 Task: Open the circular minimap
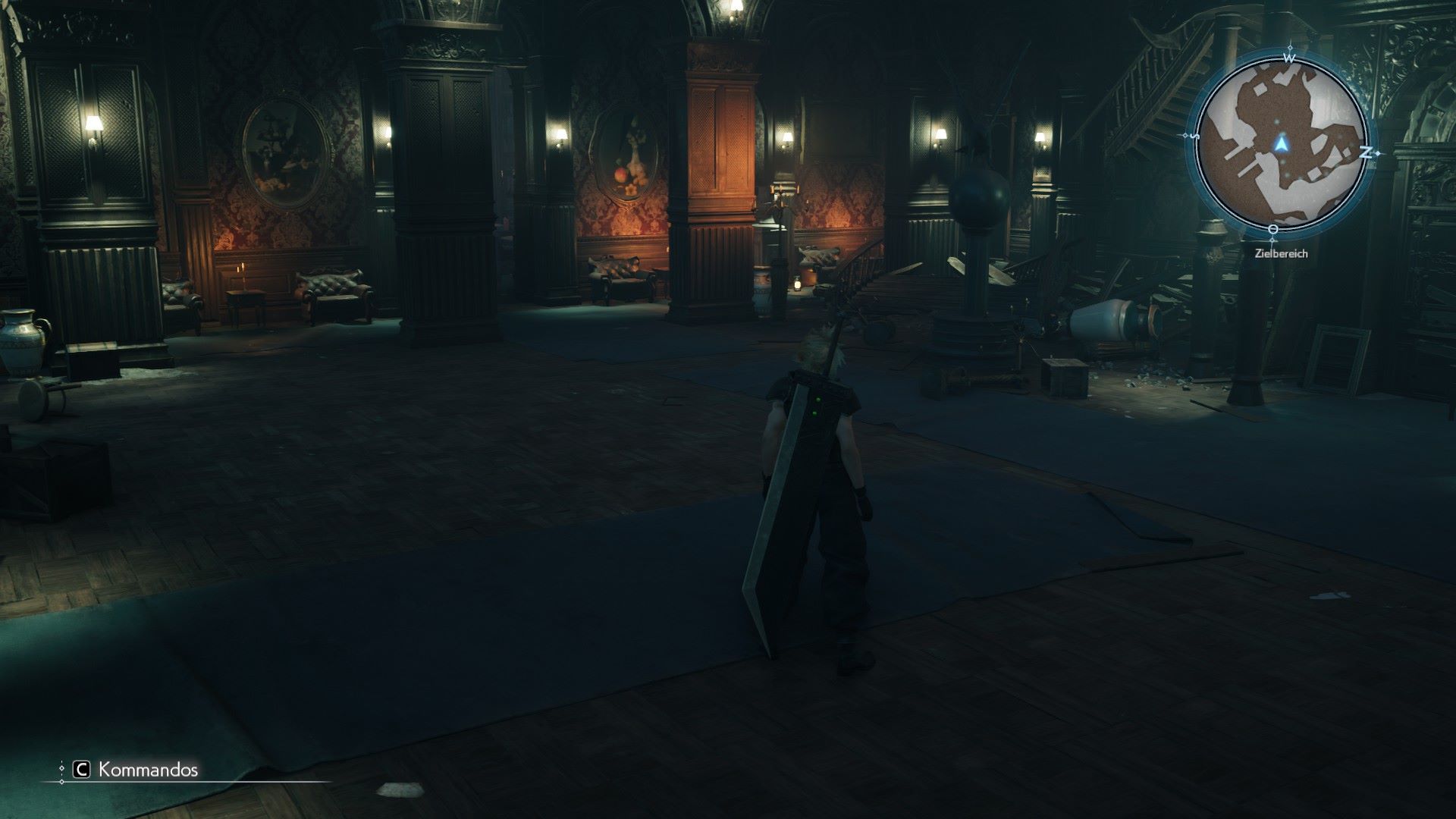(x=1281, y=144)
